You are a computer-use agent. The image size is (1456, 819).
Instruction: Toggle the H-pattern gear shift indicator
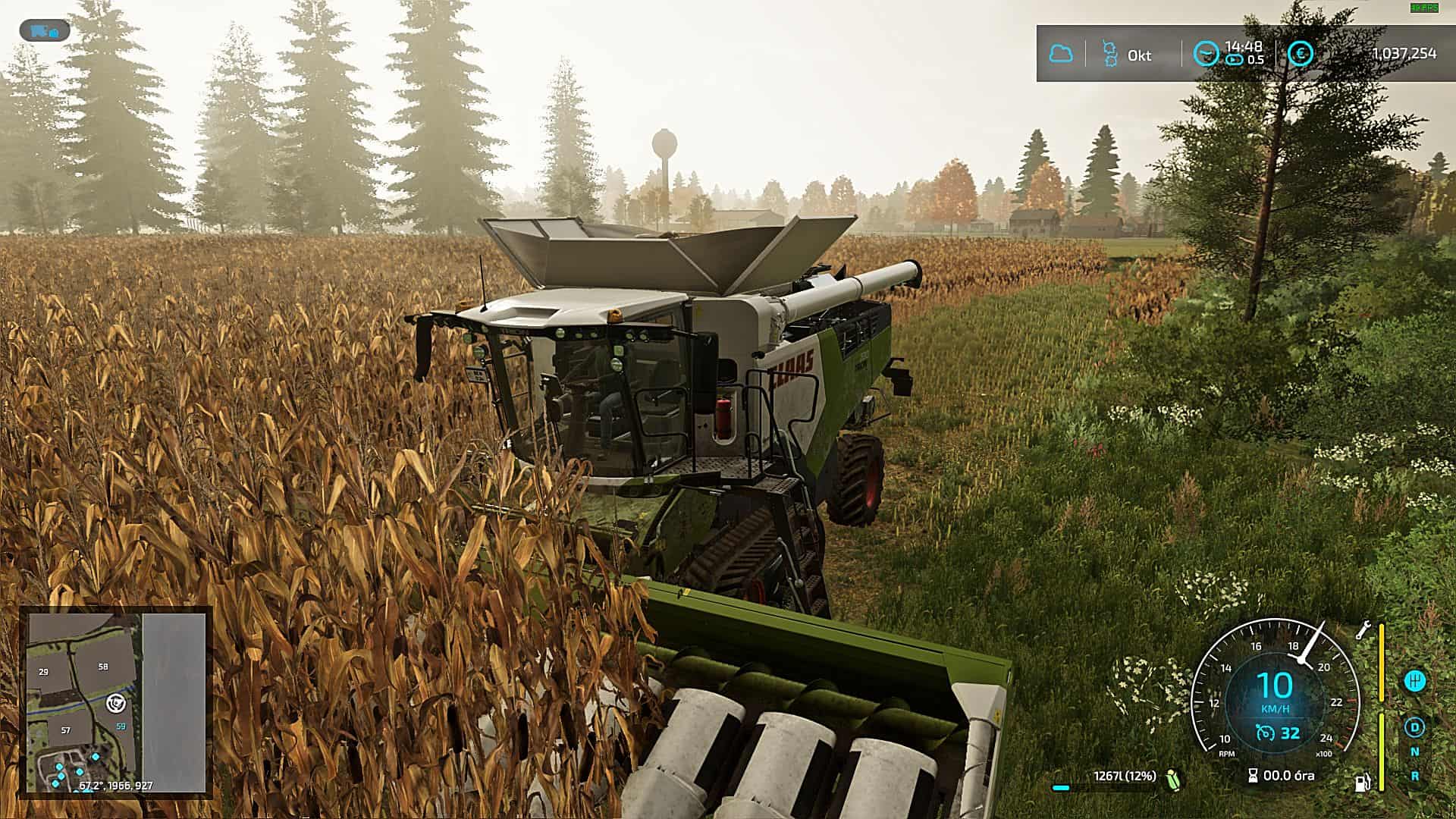[1416, 681]
